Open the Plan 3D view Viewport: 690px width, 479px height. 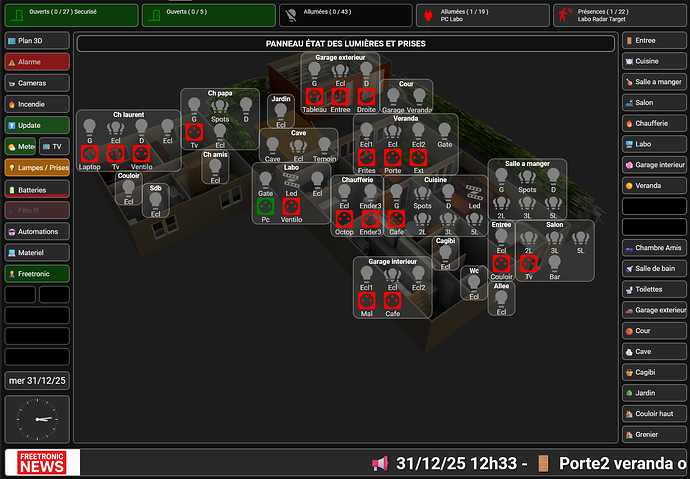tap(37, 40)
